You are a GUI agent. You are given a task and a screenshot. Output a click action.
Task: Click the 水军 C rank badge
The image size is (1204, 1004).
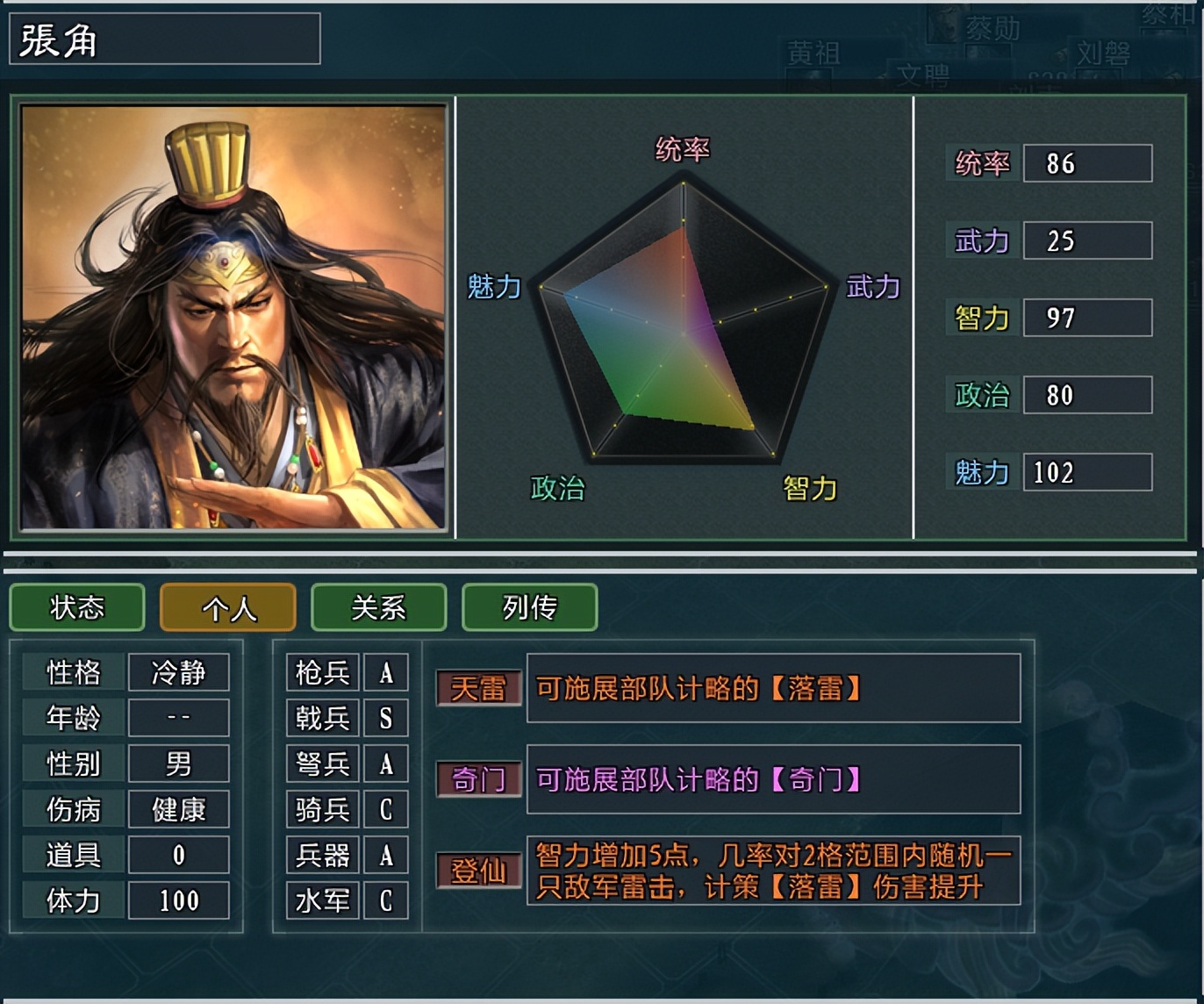[386, 900]
